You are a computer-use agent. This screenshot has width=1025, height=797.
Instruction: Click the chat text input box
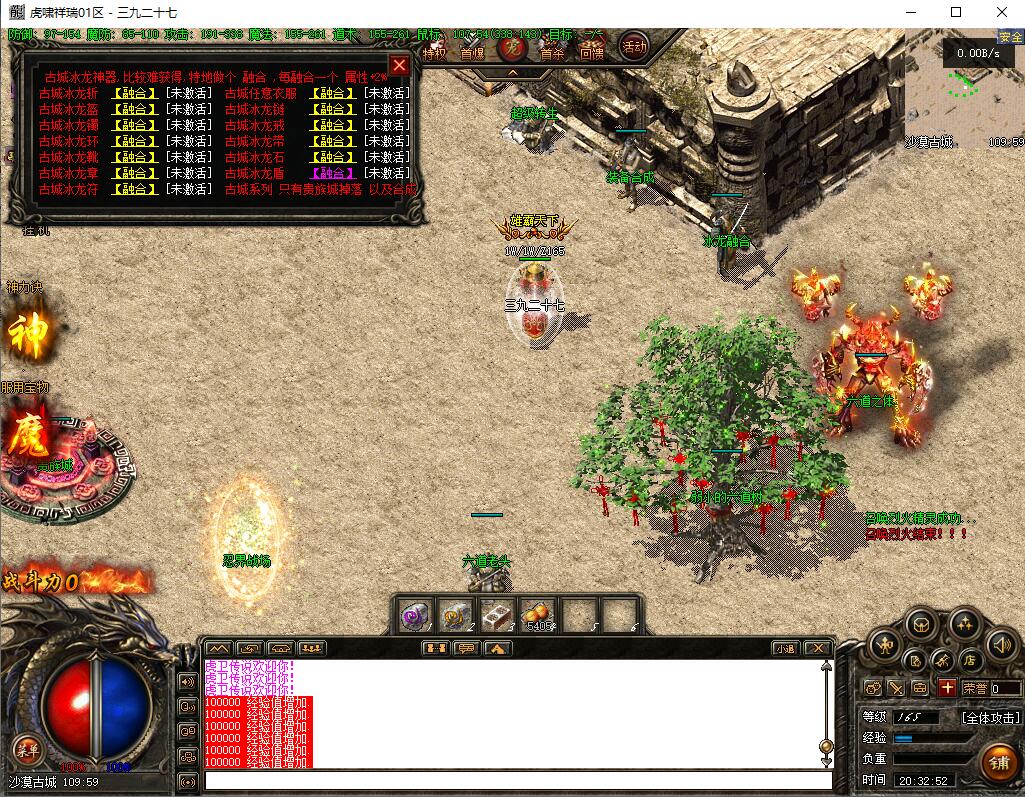tap(517, 781)
